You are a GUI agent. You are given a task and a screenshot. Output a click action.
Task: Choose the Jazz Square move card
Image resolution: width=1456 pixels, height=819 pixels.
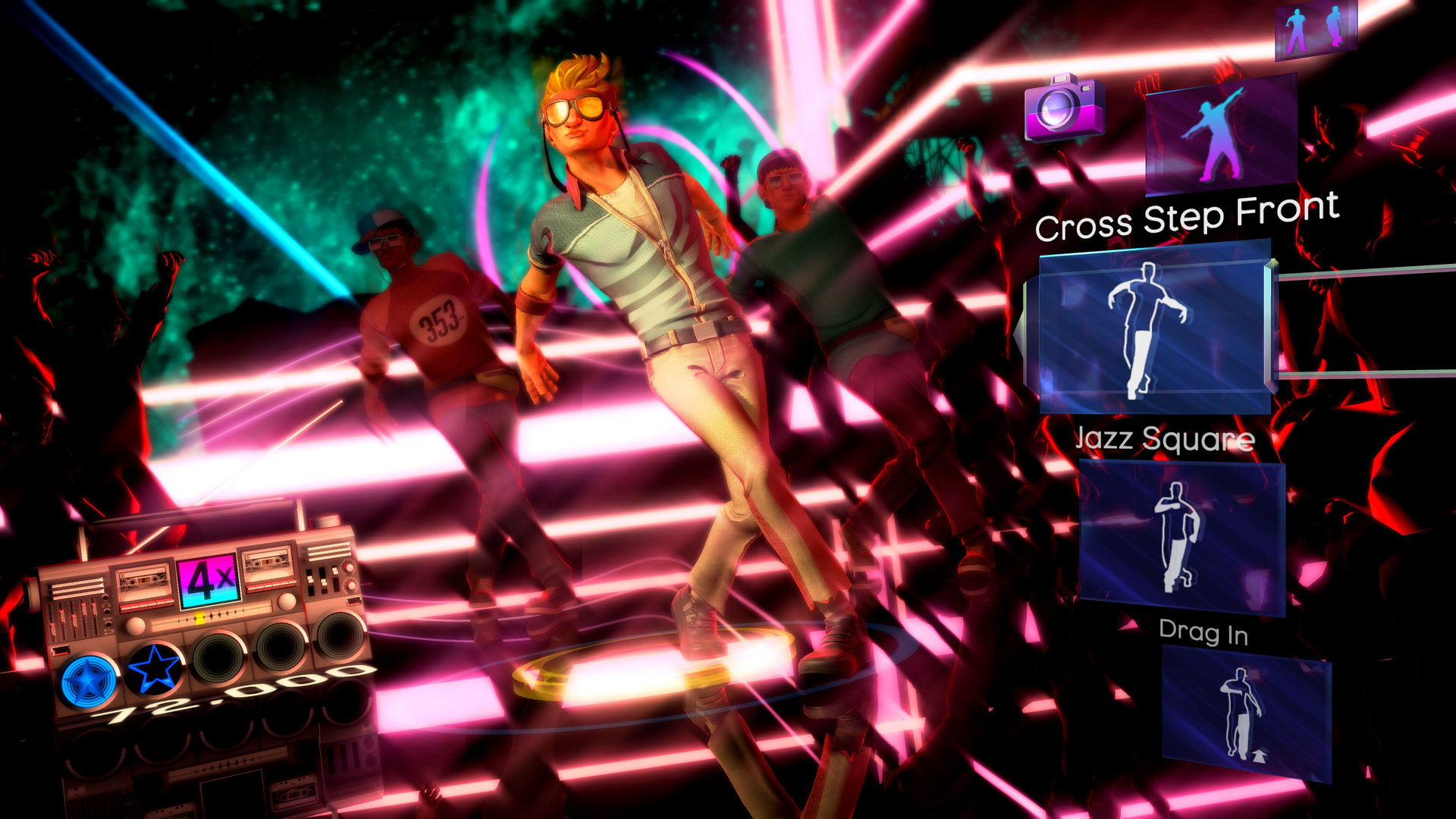(x=1181, y=537)
